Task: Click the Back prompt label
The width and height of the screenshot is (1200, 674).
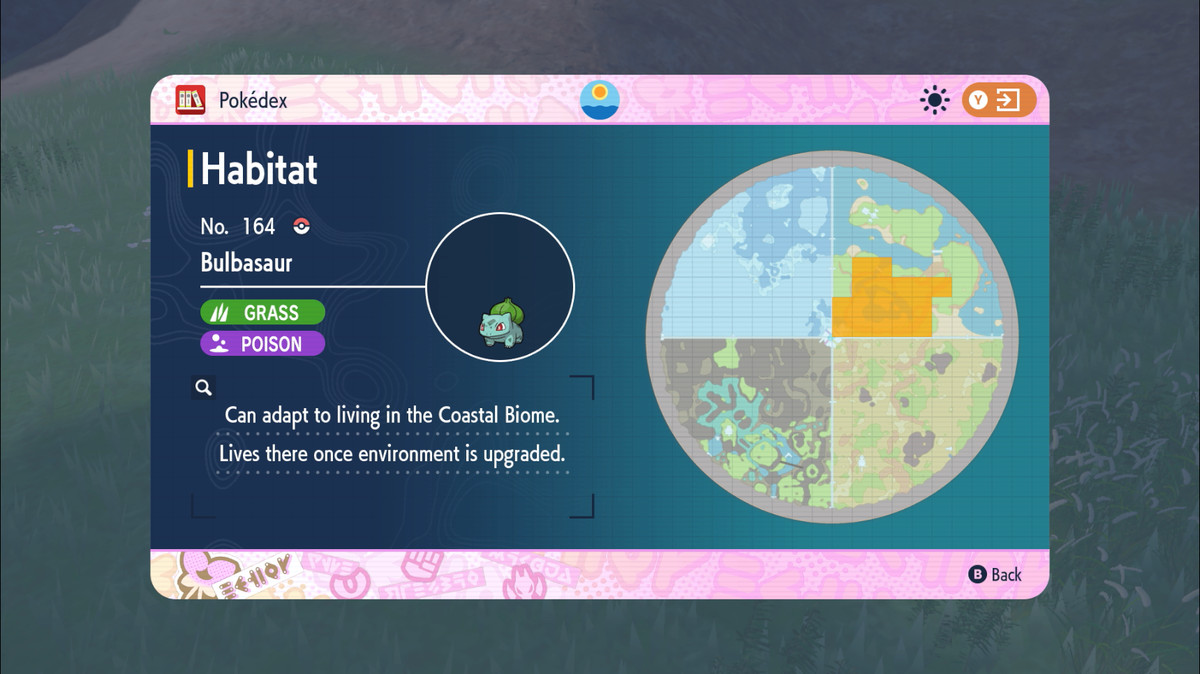Action: pos(996,574)
